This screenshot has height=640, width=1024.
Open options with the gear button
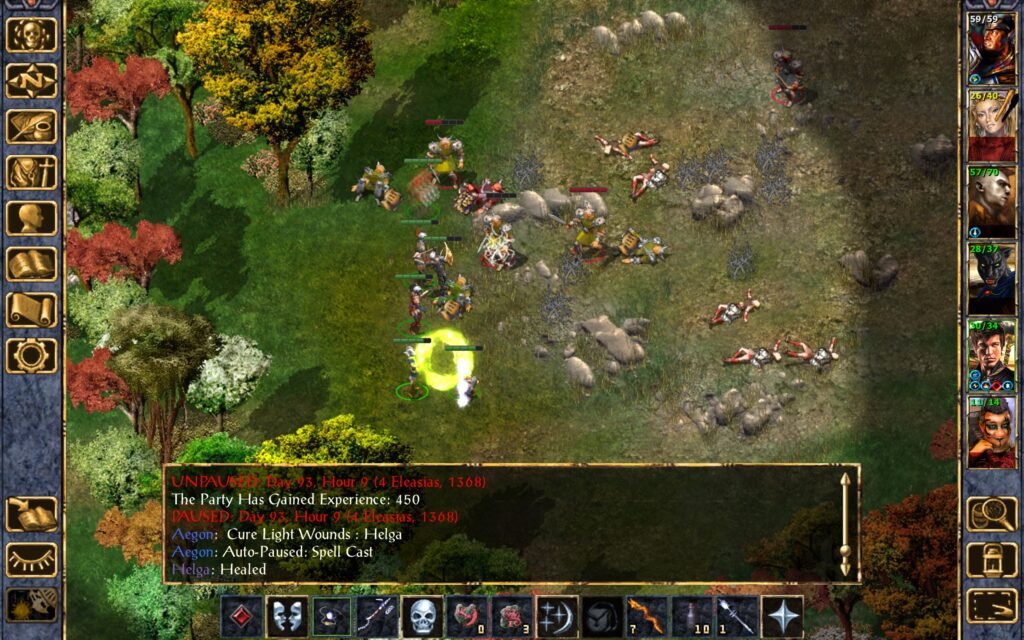(32, 355)
